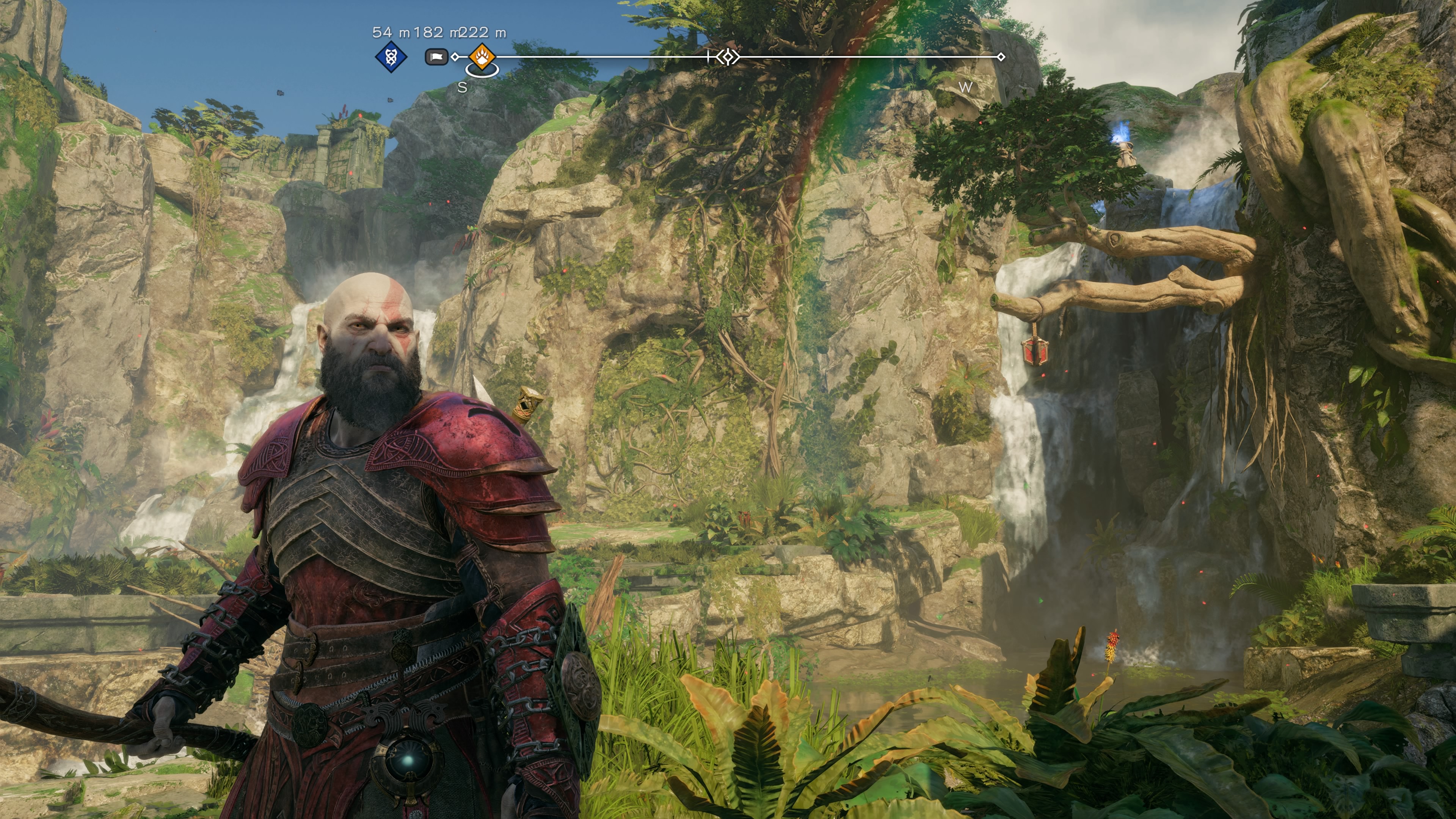Select the blue knot marker on the compass
The width and height of the screenshot is (1456, 819).
point(391,57)
